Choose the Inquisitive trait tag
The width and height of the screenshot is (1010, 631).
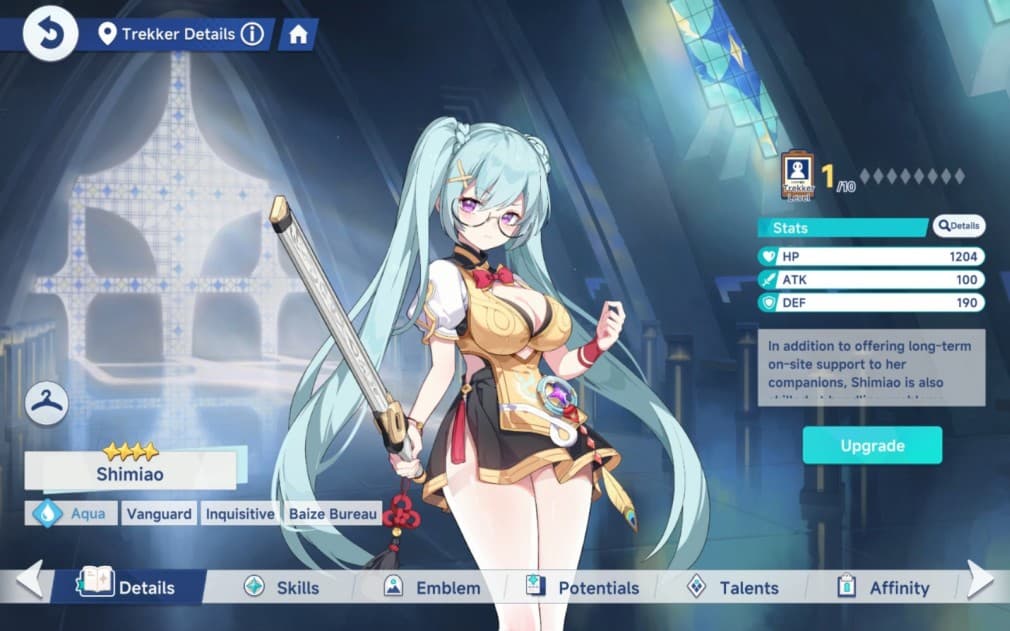(x=240, y=514)
